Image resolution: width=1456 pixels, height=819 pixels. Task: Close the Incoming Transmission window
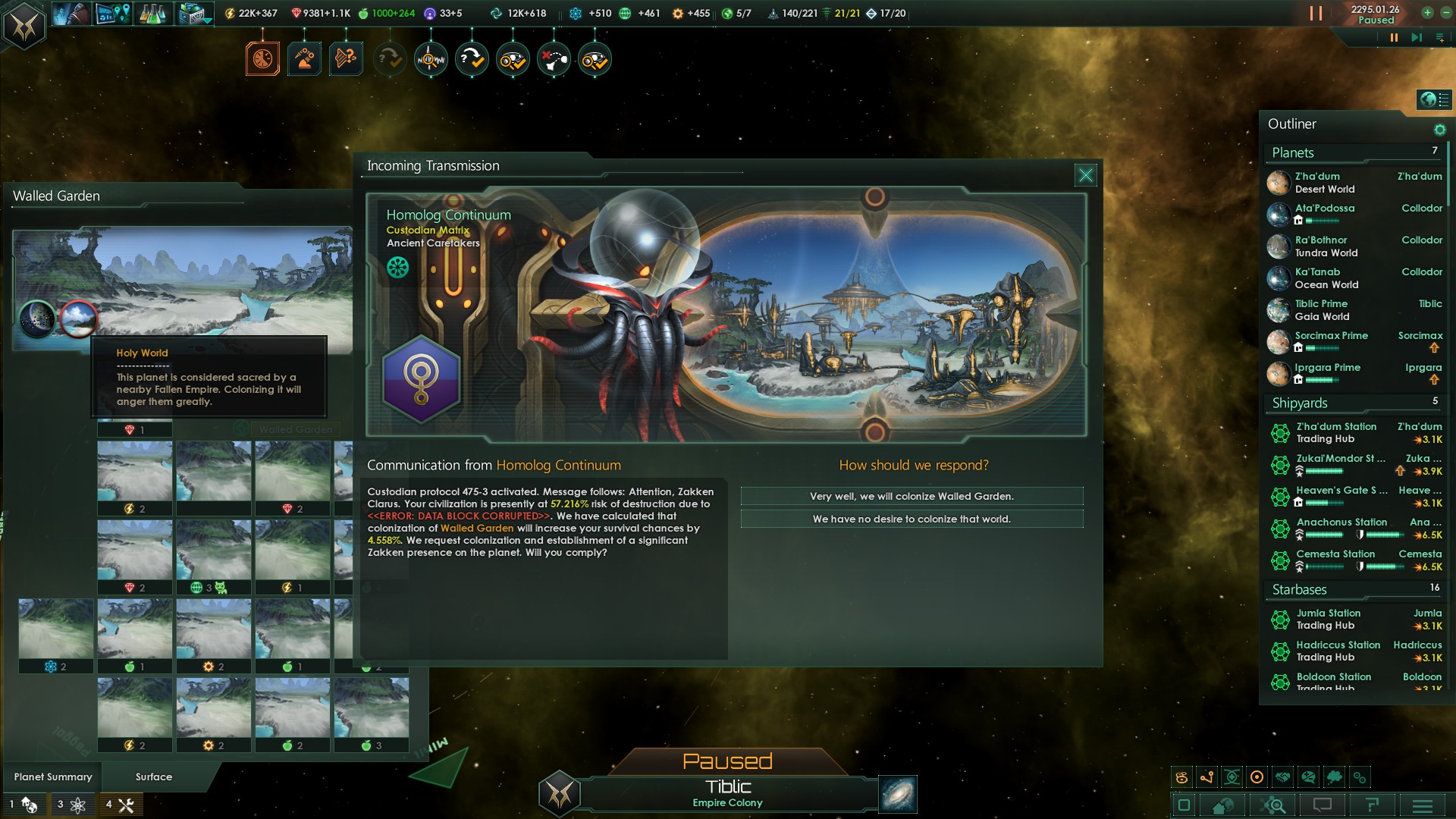(x=1085, y=175)
